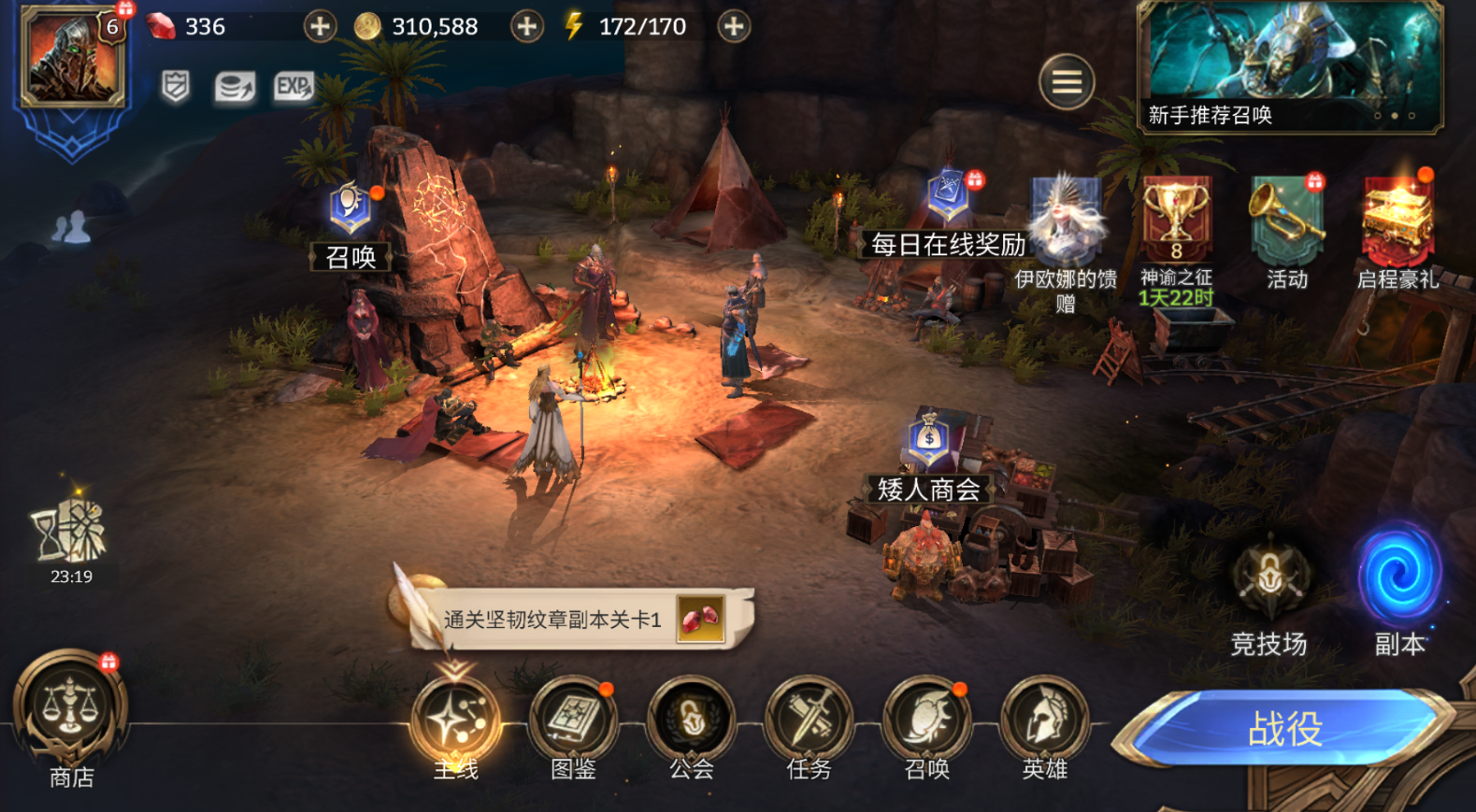The width and height of the screenshot is (1476, 812).
Task: Add more red gems with plus button
Action: click(320, 27)
